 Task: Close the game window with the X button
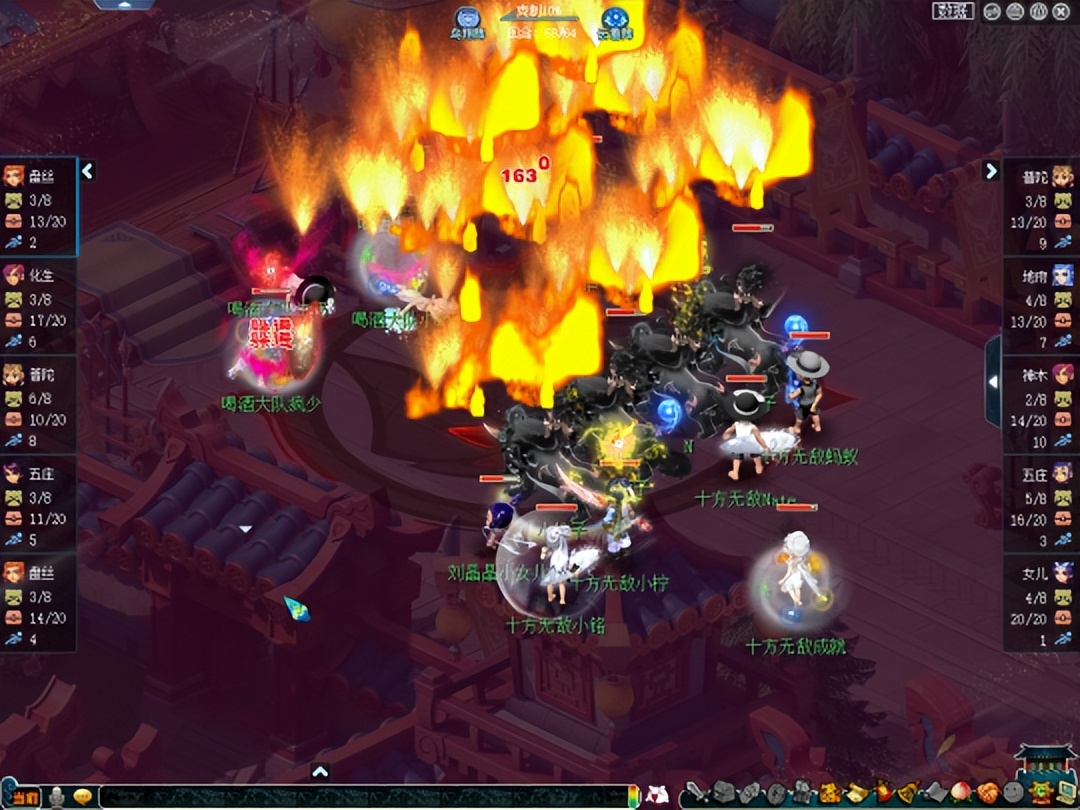coord(1061,11)
